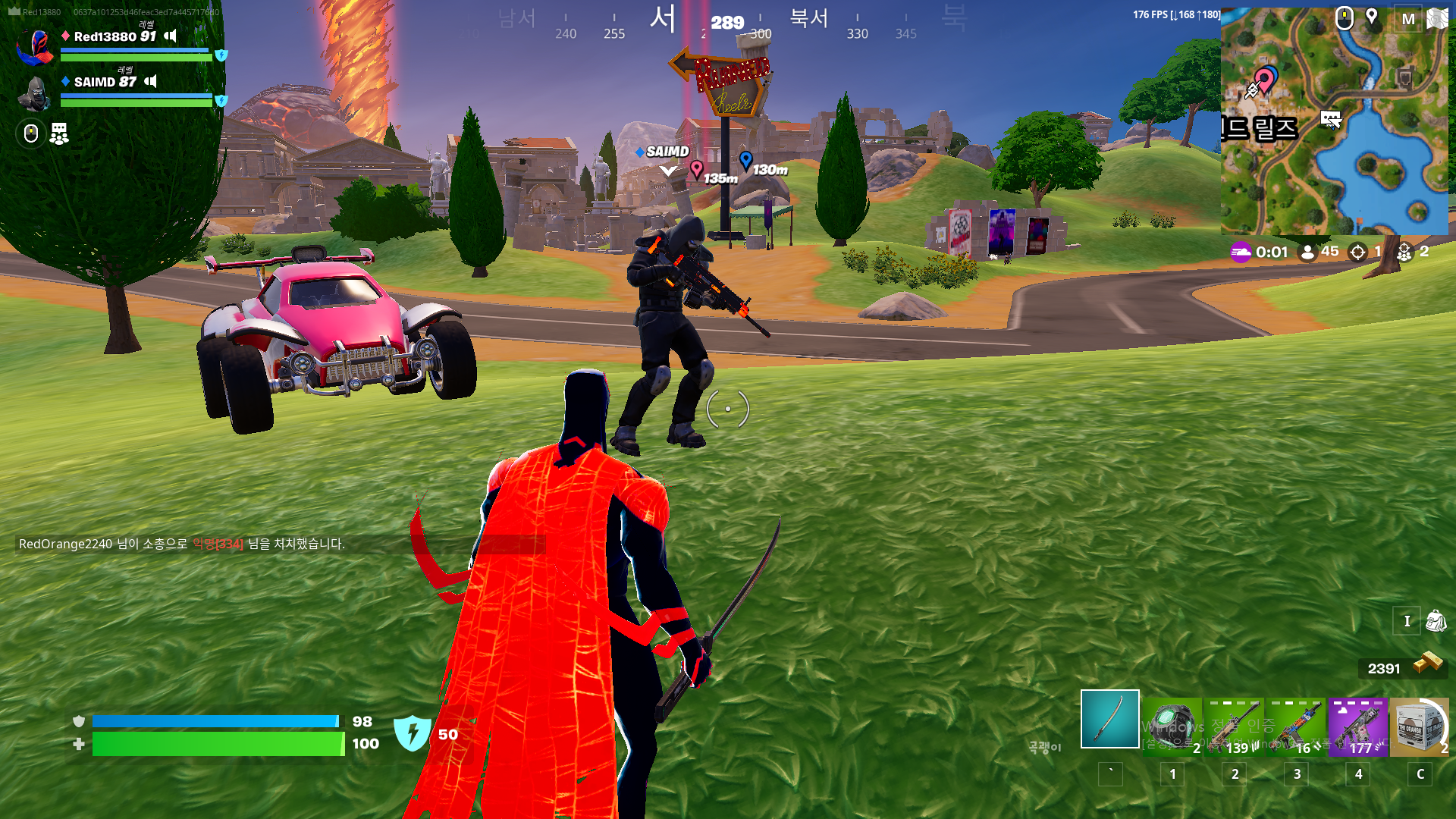Click the pink marker pin on the minimap
The width and height of the screenshot is (1456, 819).
[x=1263, y=80]
